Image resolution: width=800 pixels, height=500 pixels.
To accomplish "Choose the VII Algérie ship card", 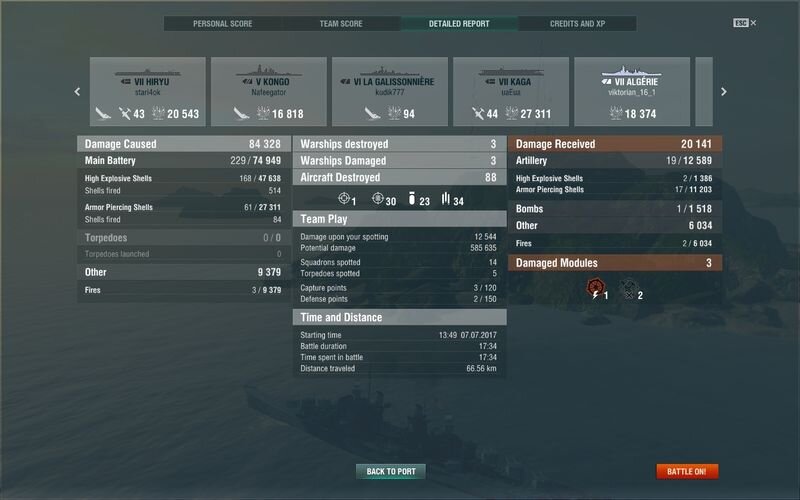I will pyautogui.click(x=632, y=92).
